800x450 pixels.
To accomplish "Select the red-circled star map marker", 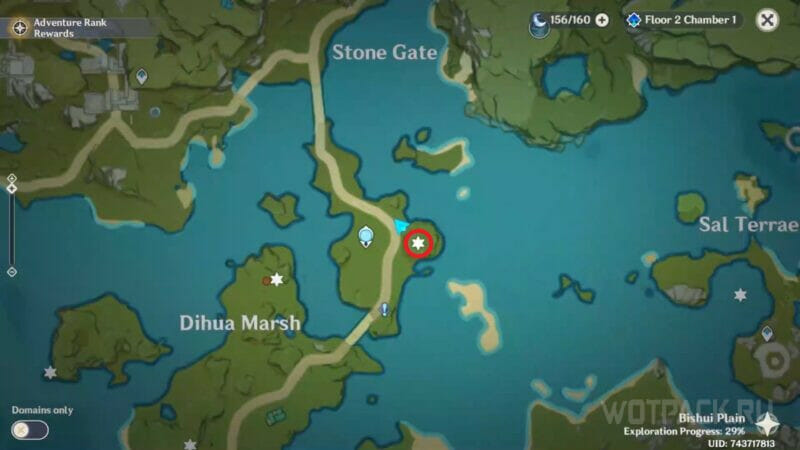I will pos(418,242).
